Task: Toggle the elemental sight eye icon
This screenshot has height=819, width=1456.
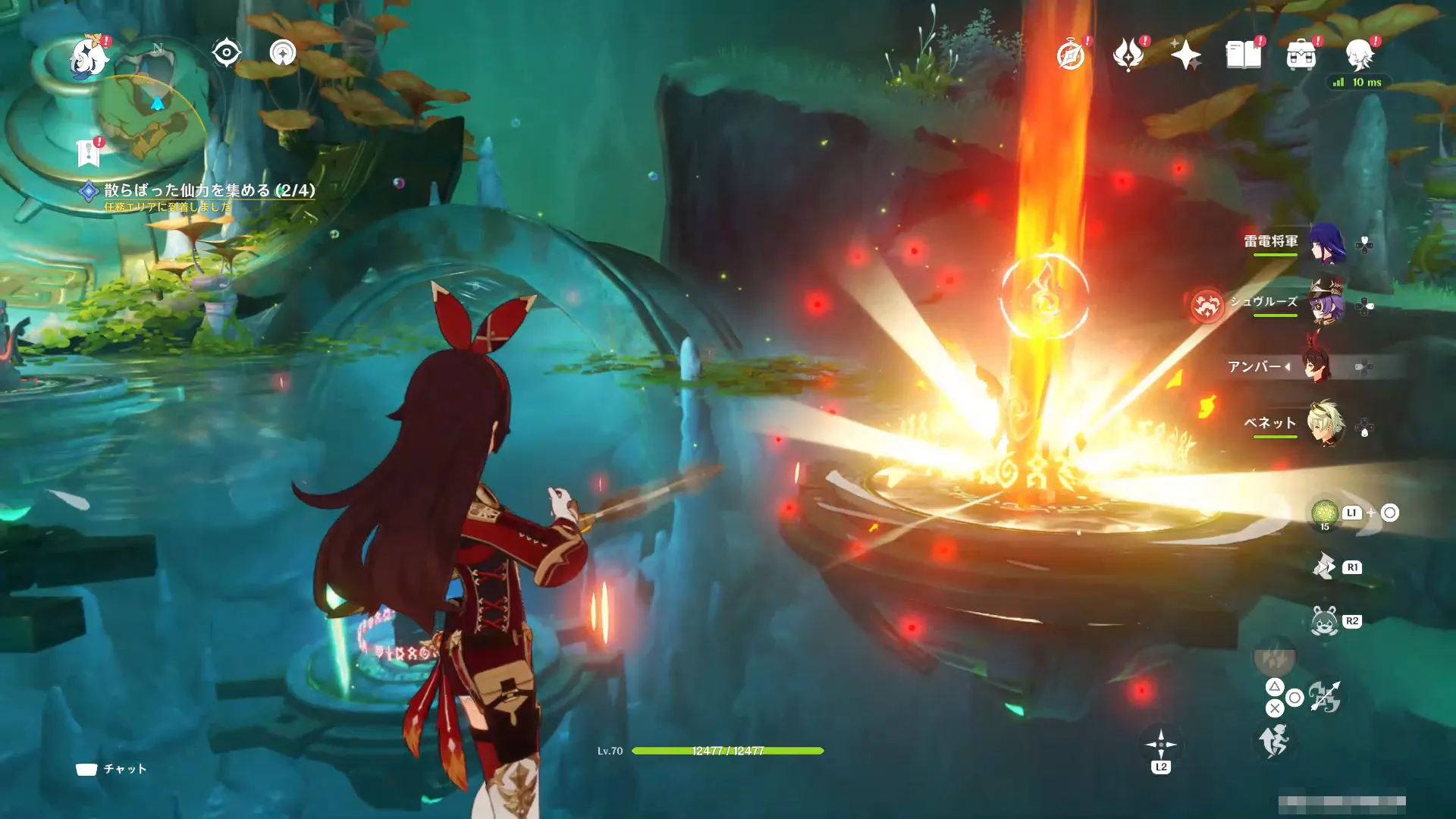Action: pyautogui.click(x=226, y=53)
